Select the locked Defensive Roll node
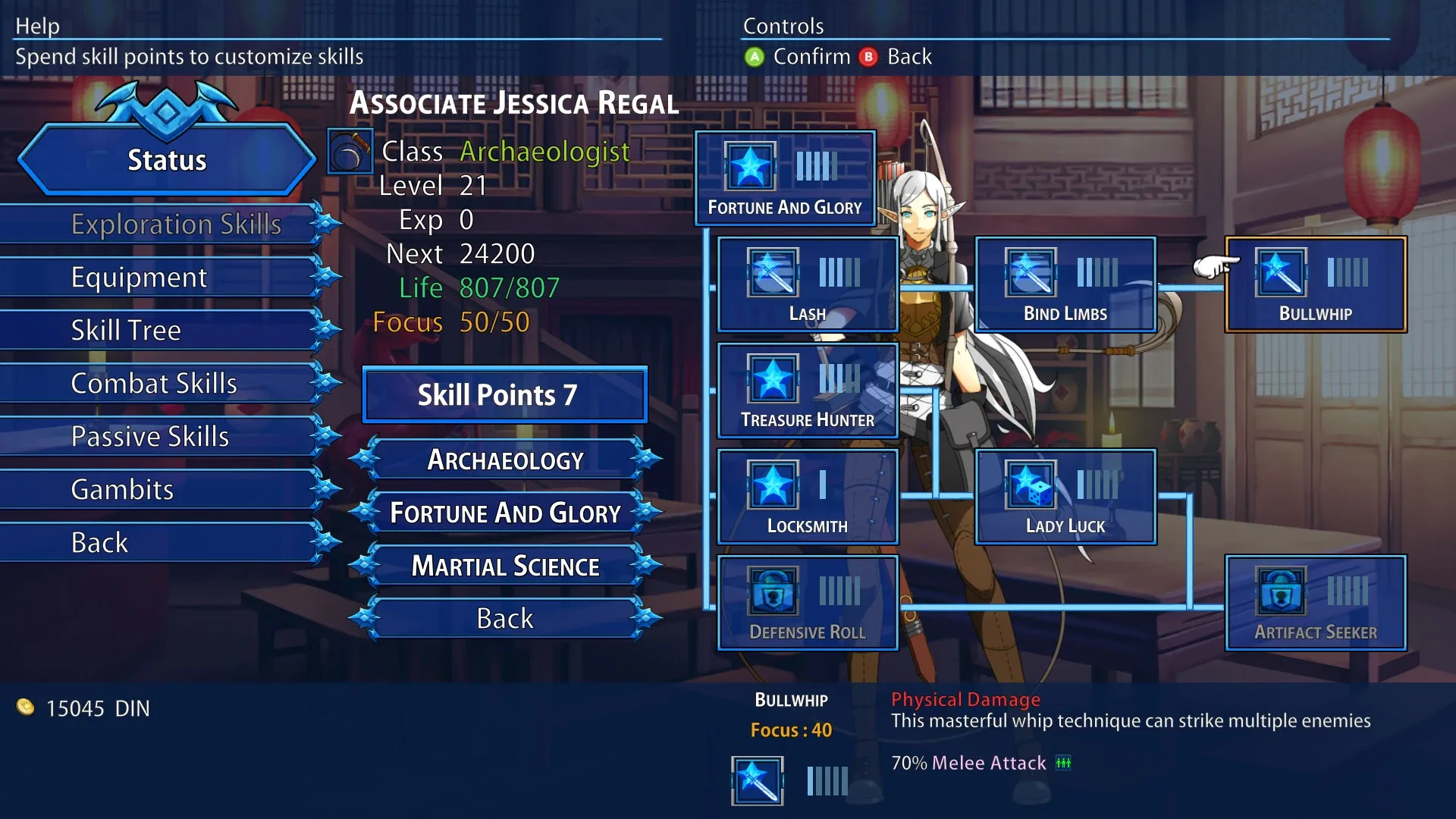The height and width of the screenshot is (819, 1456). (x=808, y=603)
